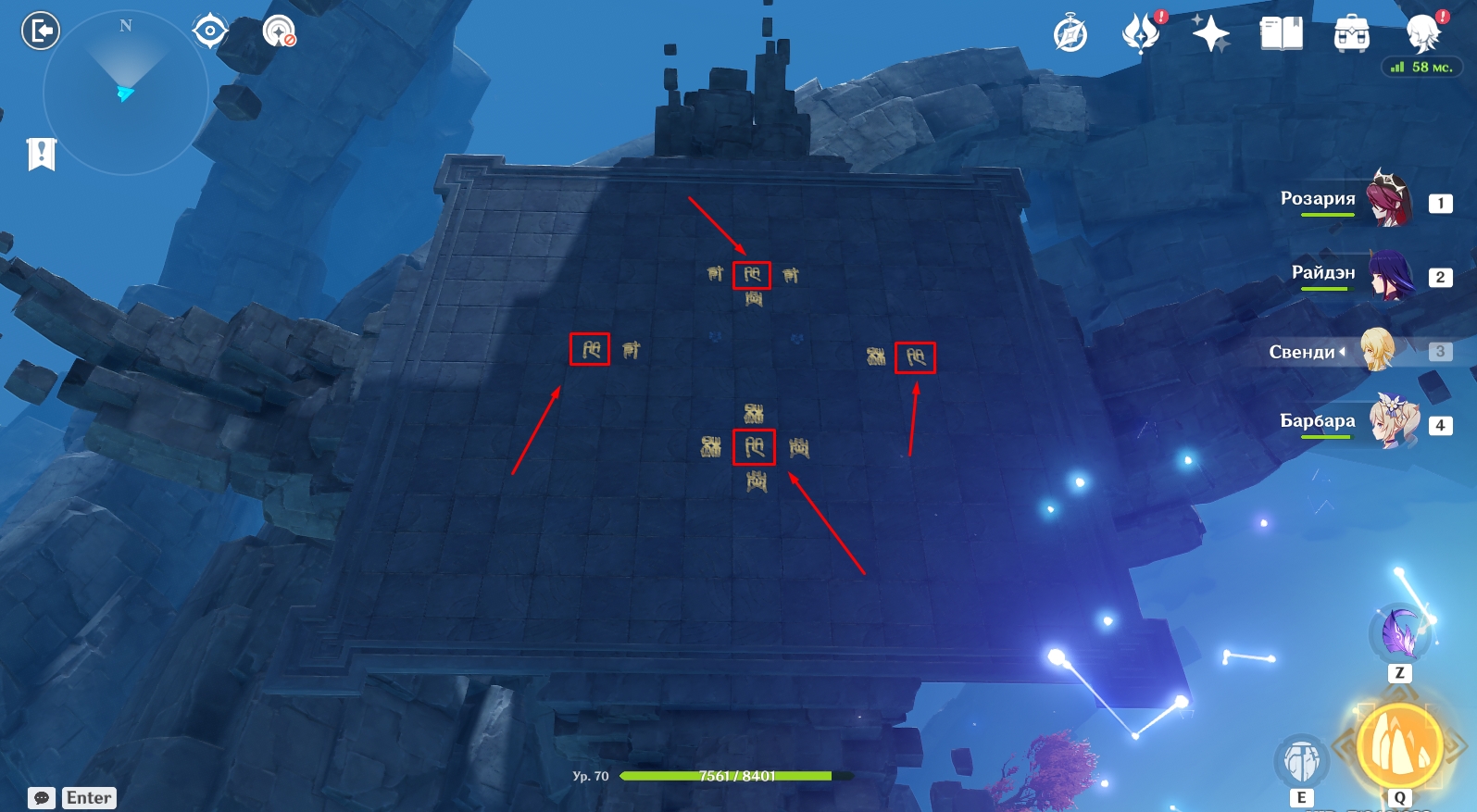Viewport: 1477px width, 812px height.
Task: Open the winged events icon
Action: click(x=1142, y=33)
